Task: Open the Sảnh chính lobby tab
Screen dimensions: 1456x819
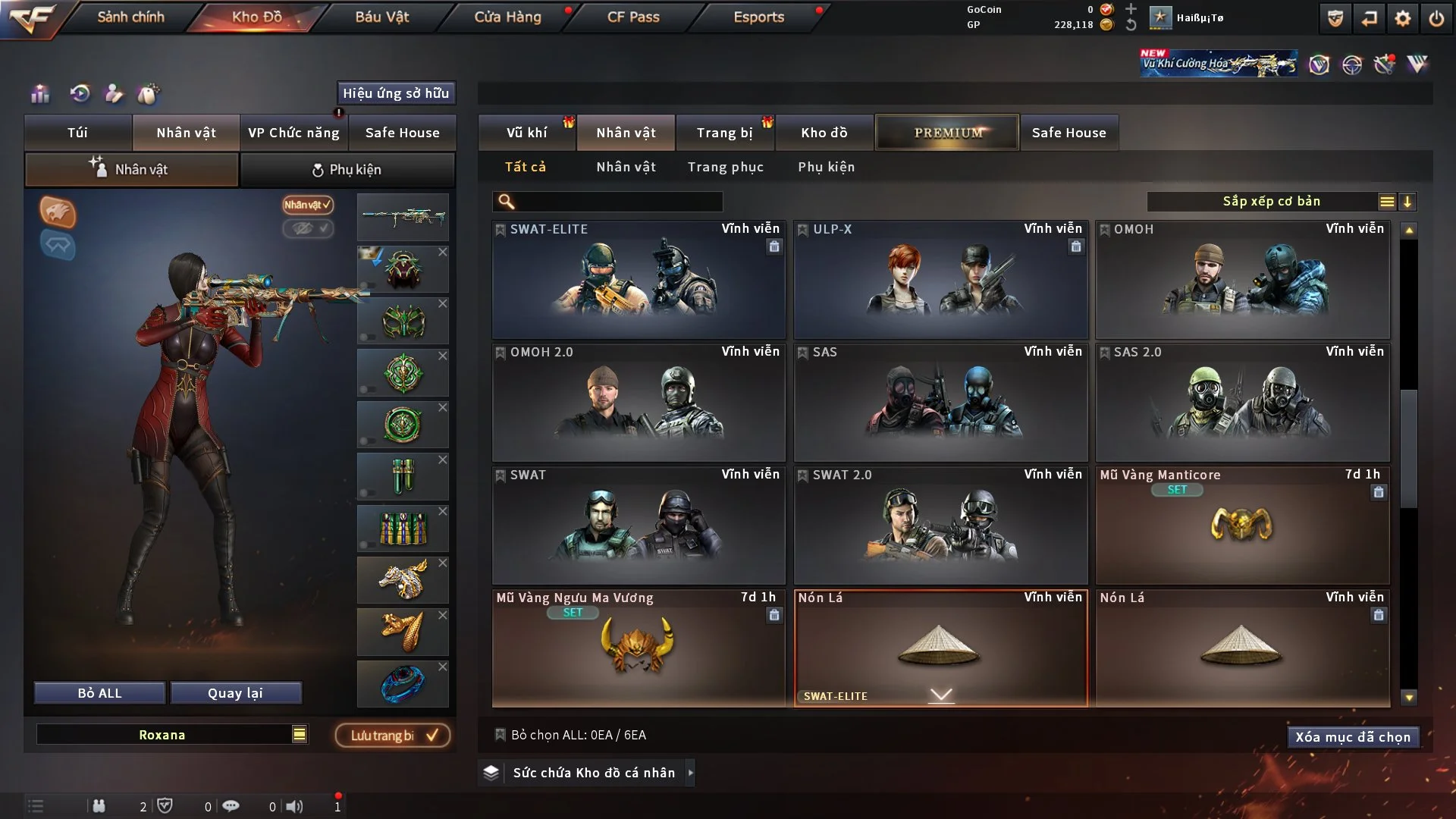Action: pyautogui.click(x=130, y=17)
